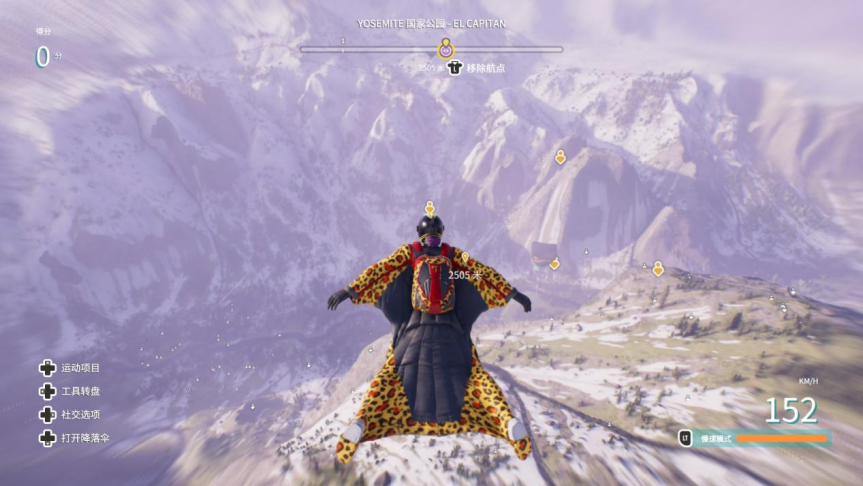Open the 工具转盘 tool wheel entry
The width and height of the screenshot is (863, 486).
coord(80,391)
